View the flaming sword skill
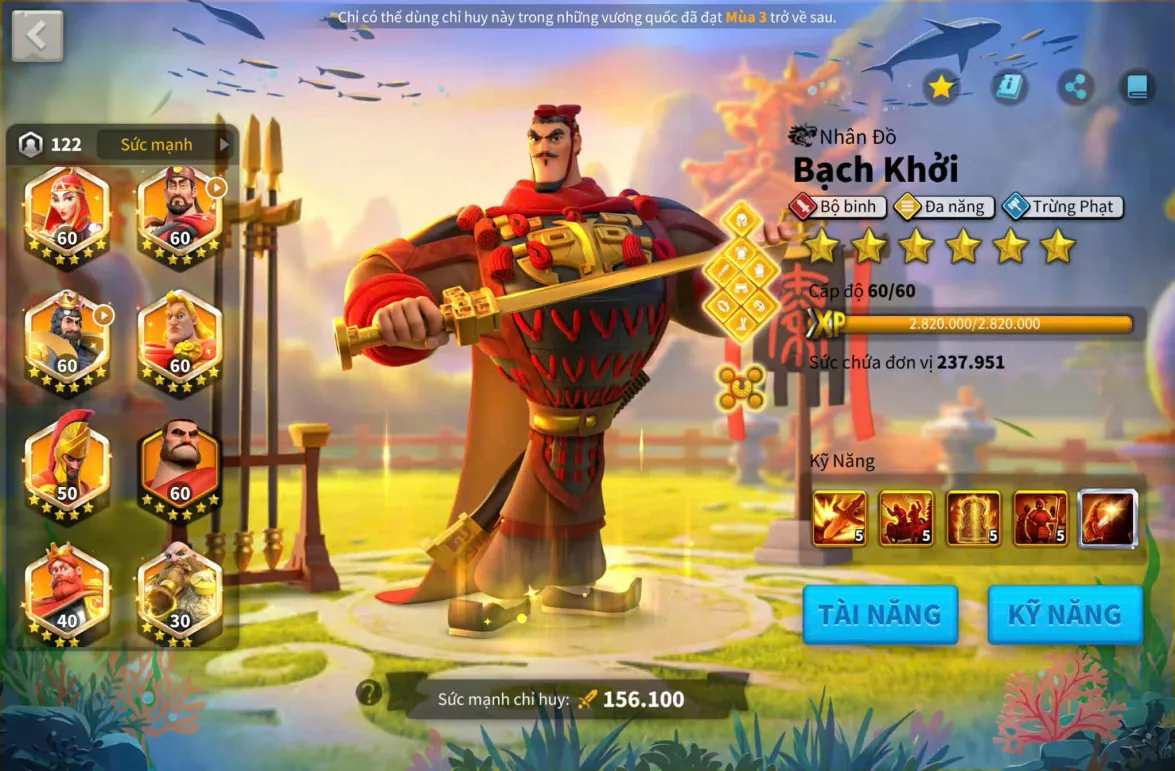This screenshot has width=1175, height=771. [x=840, y=518]
